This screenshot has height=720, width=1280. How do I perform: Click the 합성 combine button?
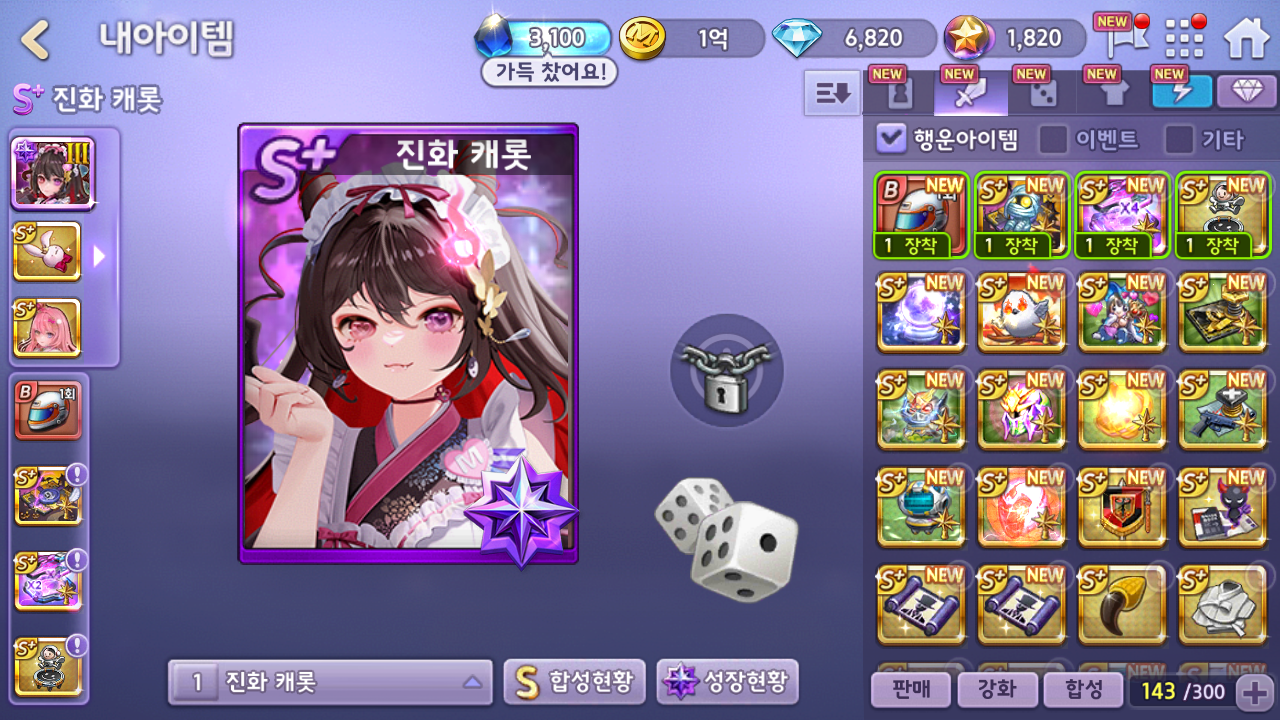coord(1082,689)
